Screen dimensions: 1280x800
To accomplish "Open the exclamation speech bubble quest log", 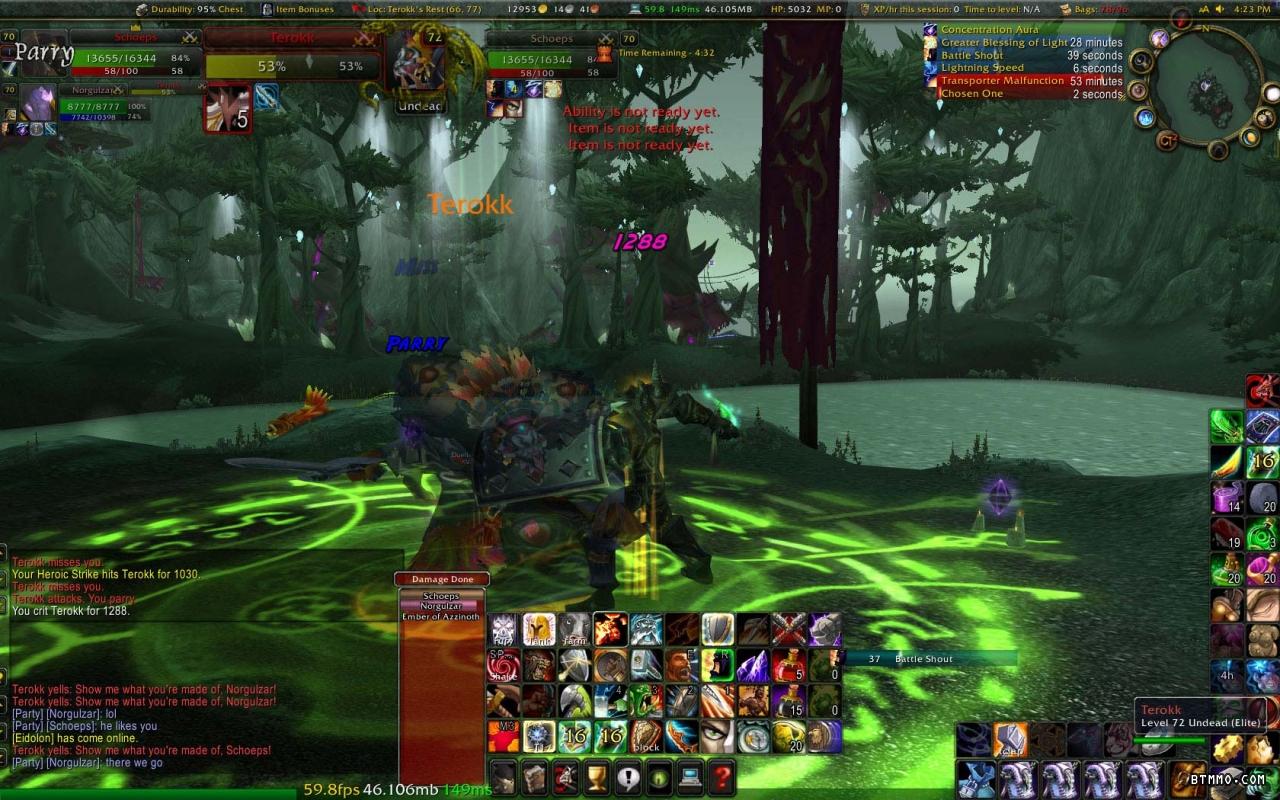I will coord(628,776).
